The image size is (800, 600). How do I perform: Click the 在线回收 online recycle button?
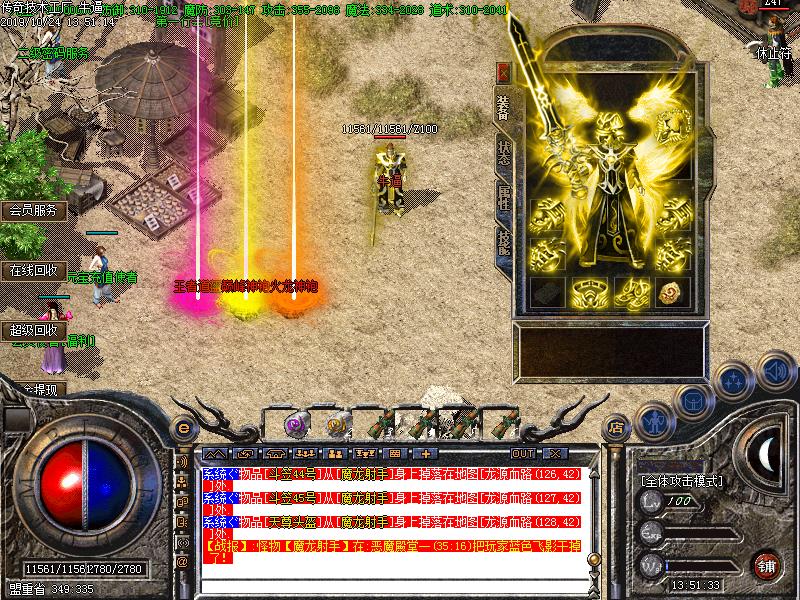34,270
